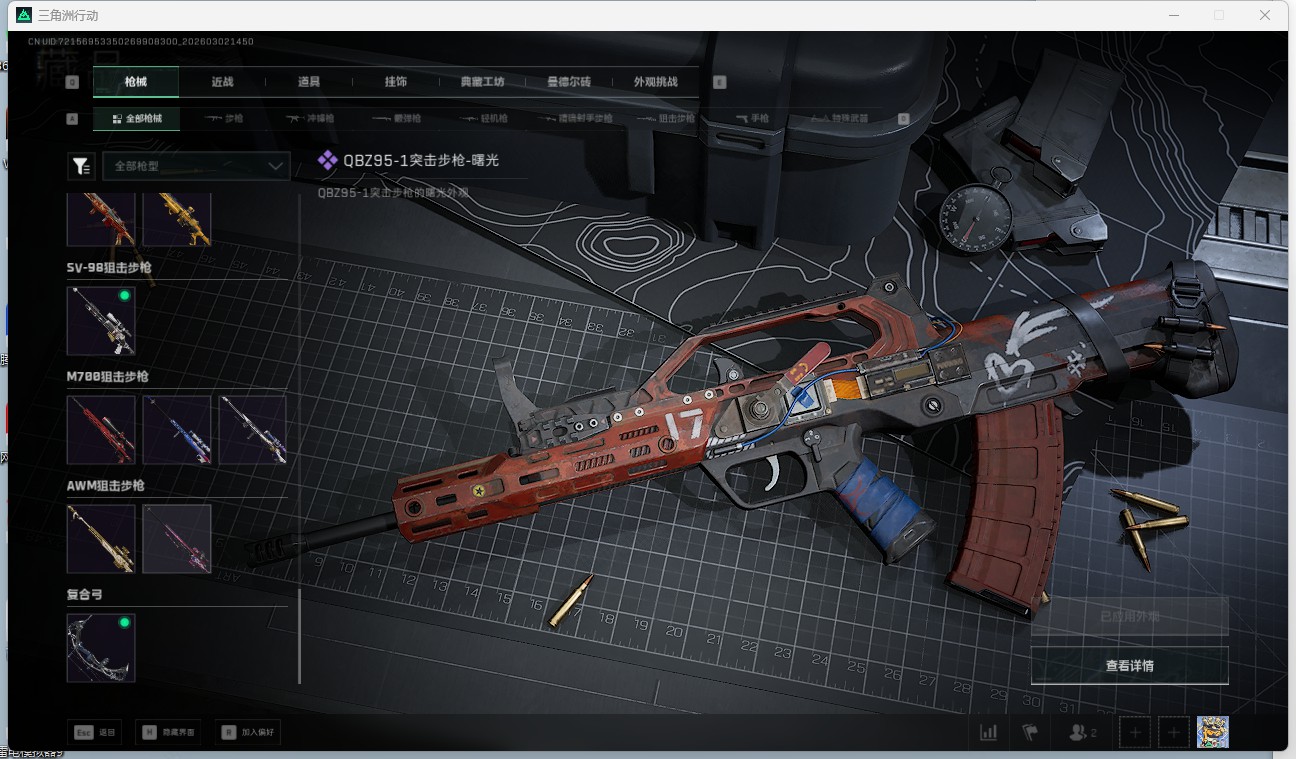Select the 挂饰 charms tab
This screenshot has width=1296, height=759.
(x=395, y=82)
